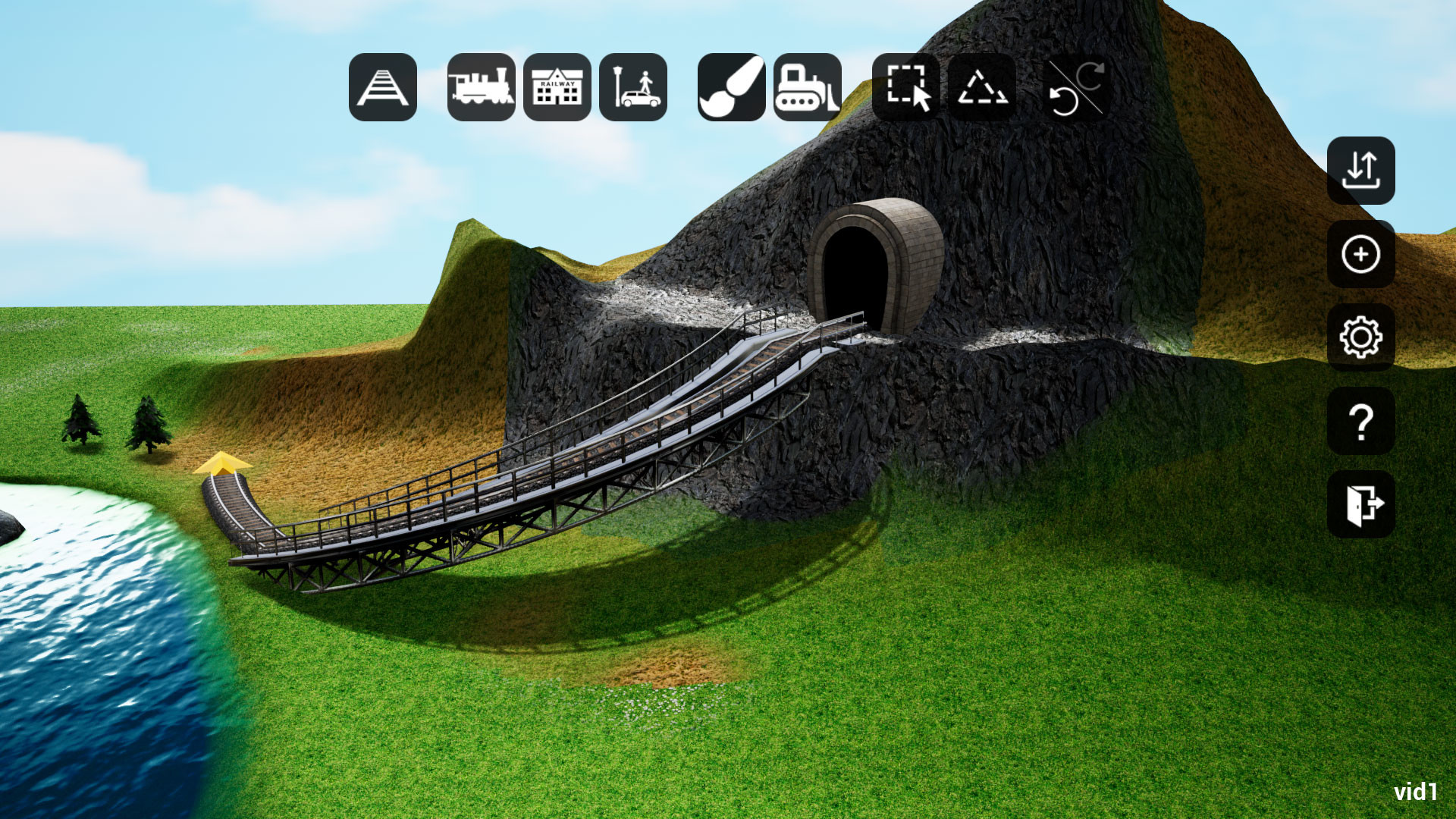Switch to the selection pointer tool
The image size is (1456, 819).
pos(907,89)
